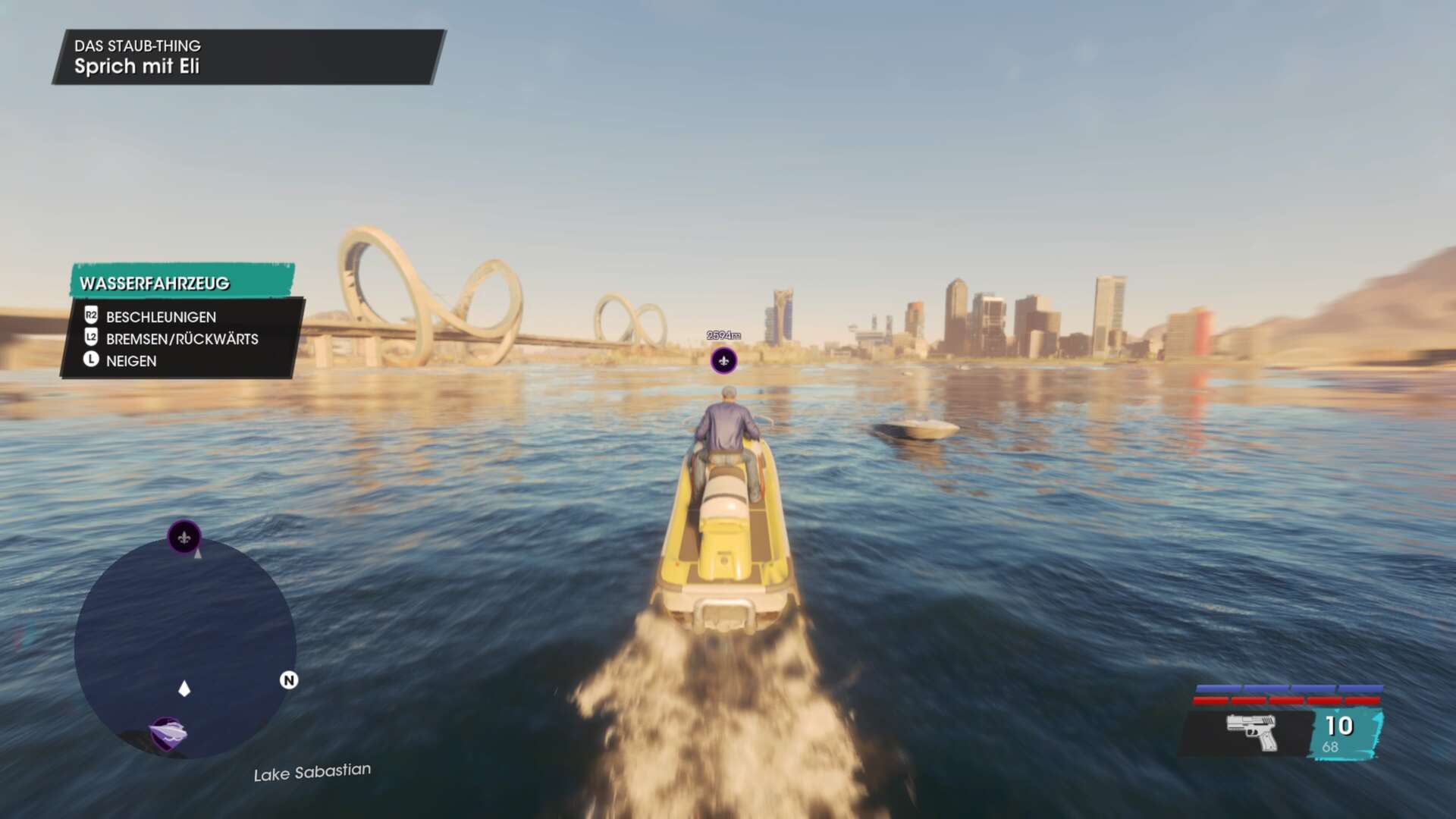Select the Saints fleur-de-lis waypoint marker above the rider

point(723,361)
